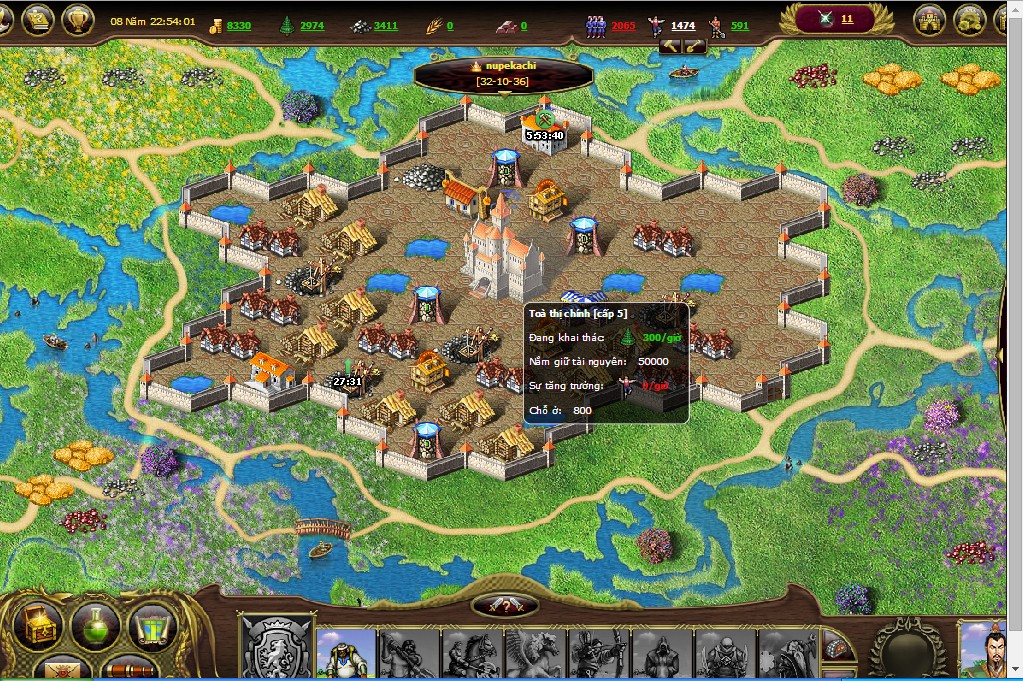Open the spyglass scouting tool
The image size is (1023, 681).
[128, 668]
